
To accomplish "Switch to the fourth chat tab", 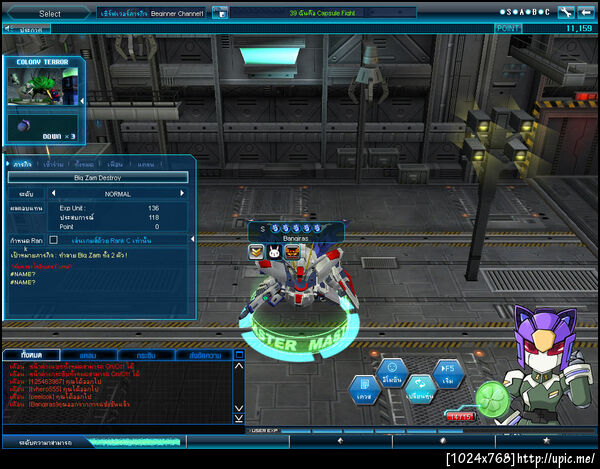I will (204, 355).
